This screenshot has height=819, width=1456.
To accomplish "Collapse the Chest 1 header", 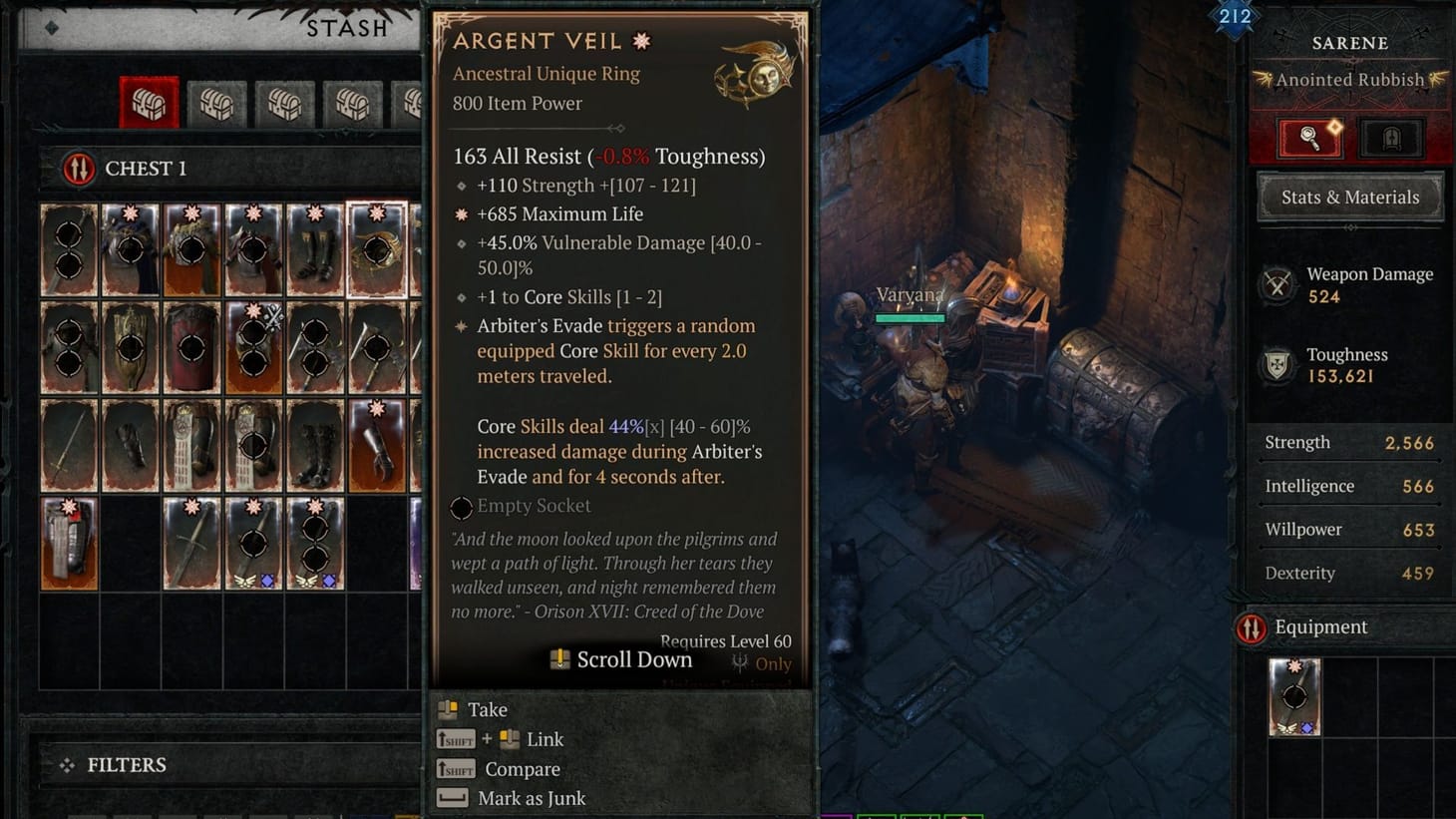I will pos(146,168).
